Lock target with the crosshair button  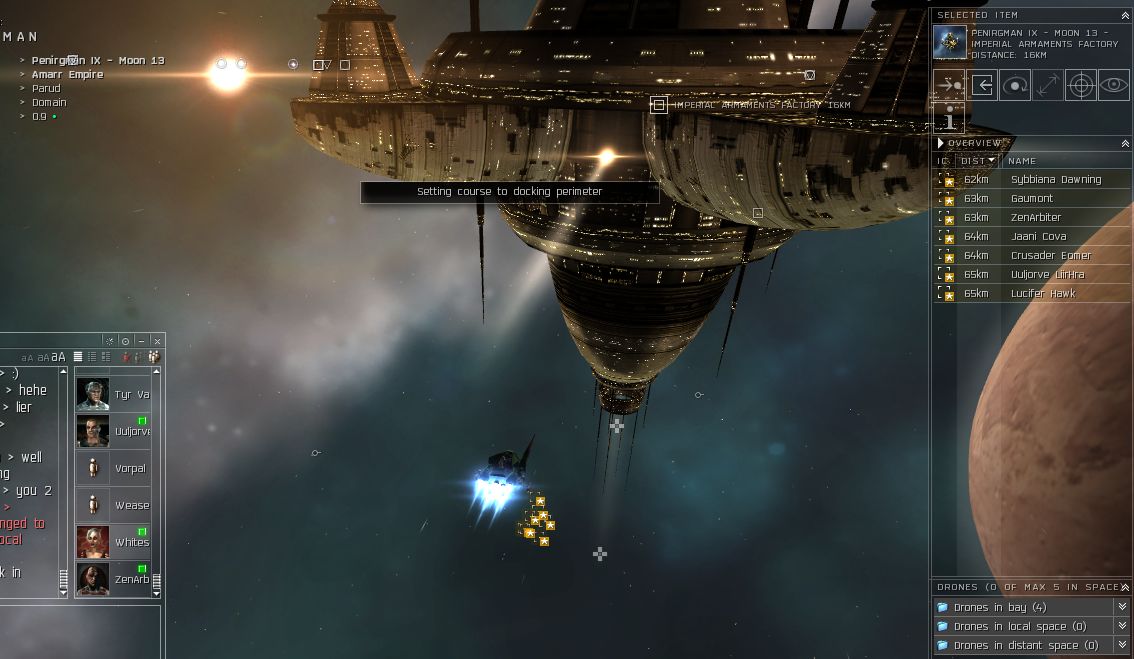pos(1080,85)
